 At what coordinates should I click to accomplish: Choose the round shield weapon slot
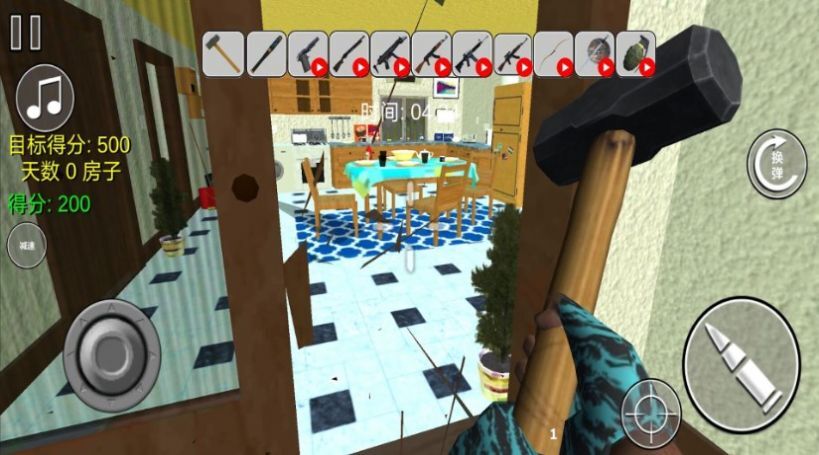tap(594, 53)
